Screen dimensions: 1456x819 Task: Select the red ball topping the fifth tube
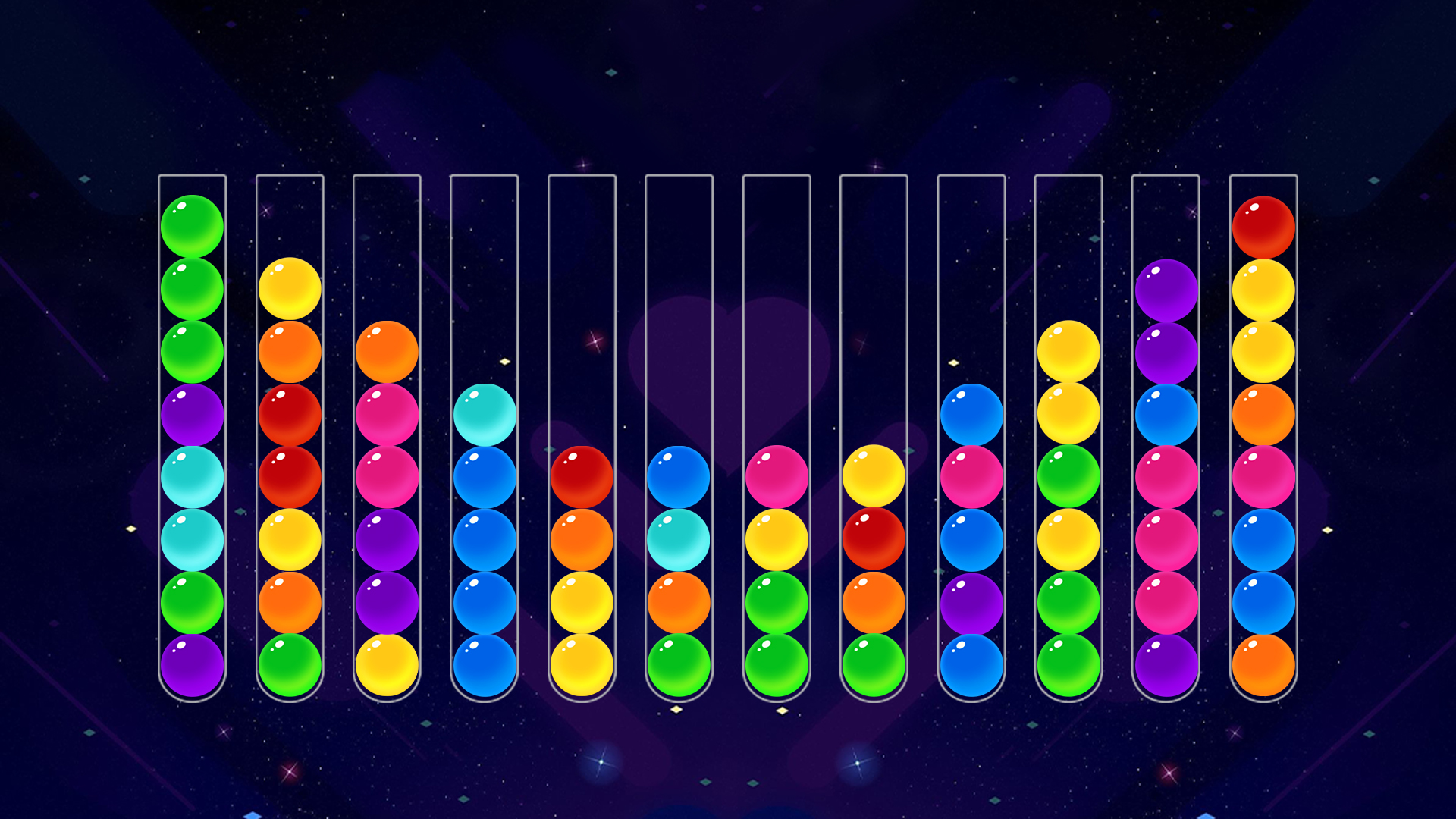(582, 474)
